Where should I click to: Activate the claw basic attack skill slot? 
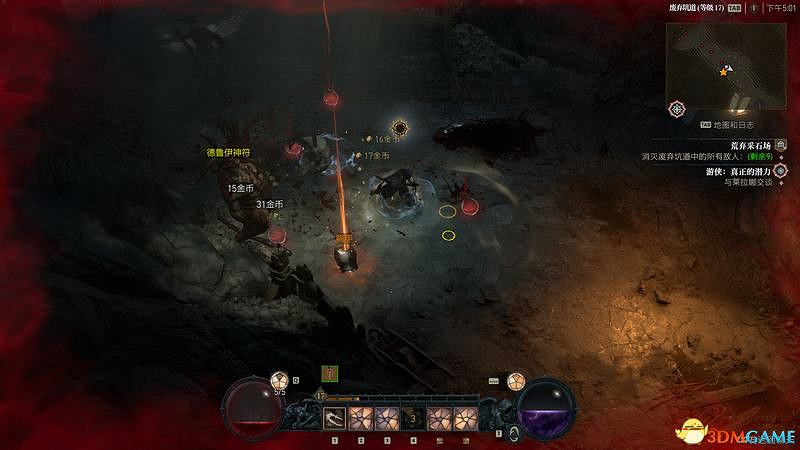coord(335,417)
